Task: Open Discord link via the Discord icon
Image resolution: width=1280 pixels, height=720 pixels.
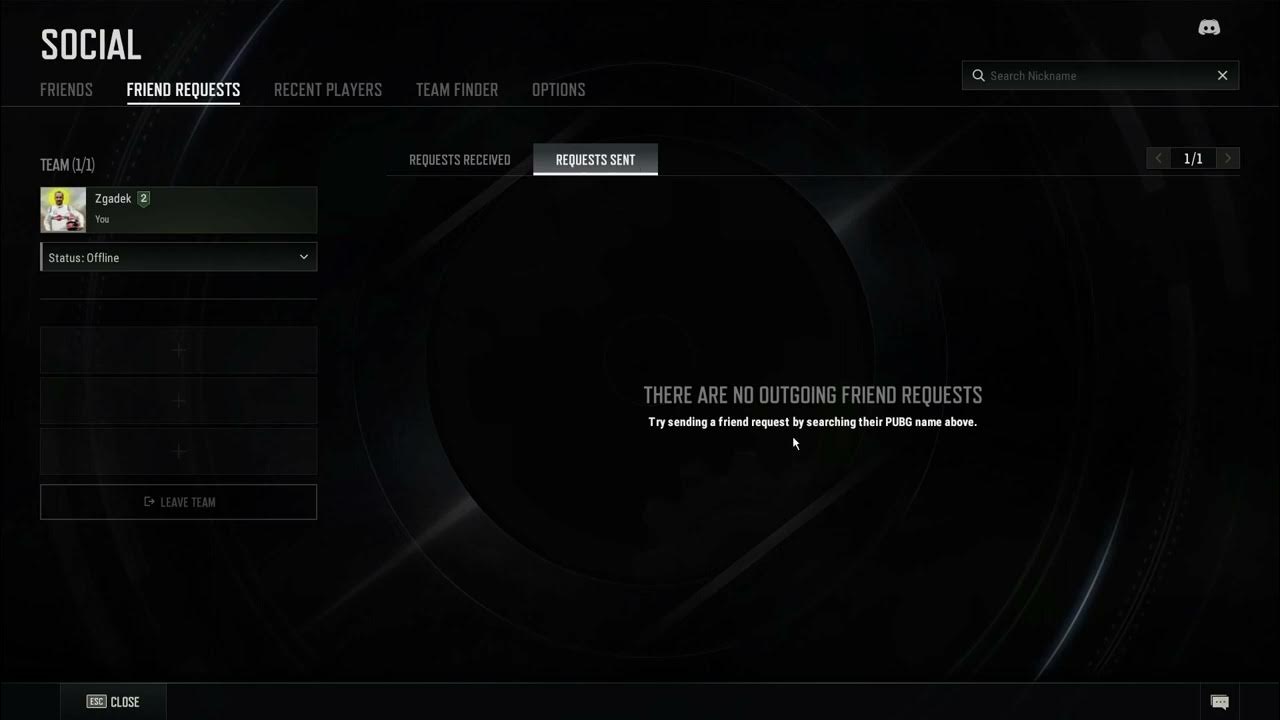Action: click(x=1209, y=27)
